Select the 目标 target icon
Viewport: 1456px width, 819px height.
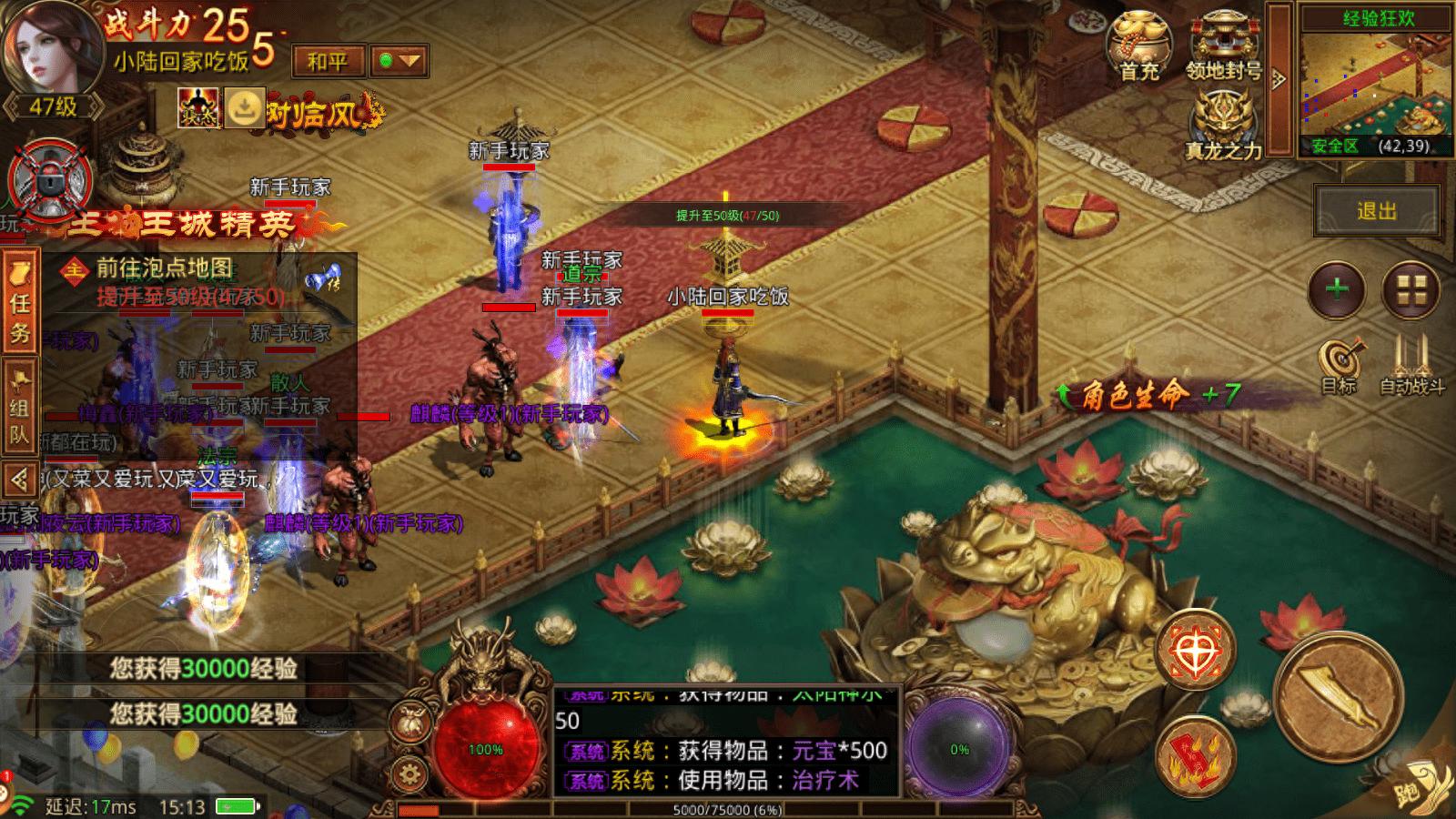(1340, 366)
